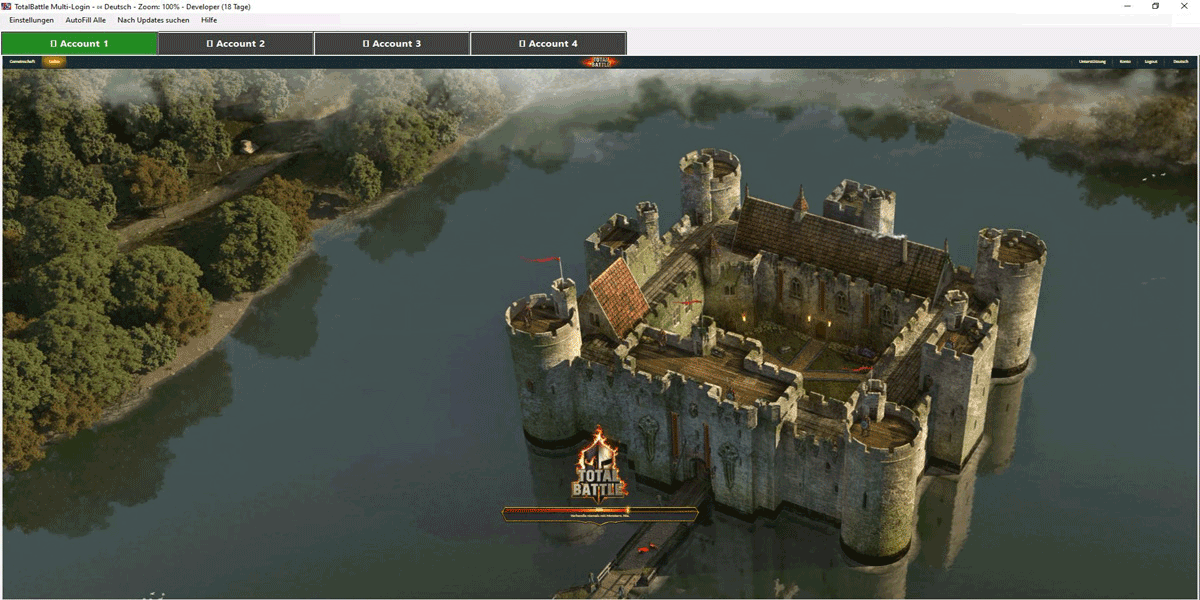This screenshot has height=600, width=1200.
Task: Open the Deutsch language selector
Action: [1181, 62]
